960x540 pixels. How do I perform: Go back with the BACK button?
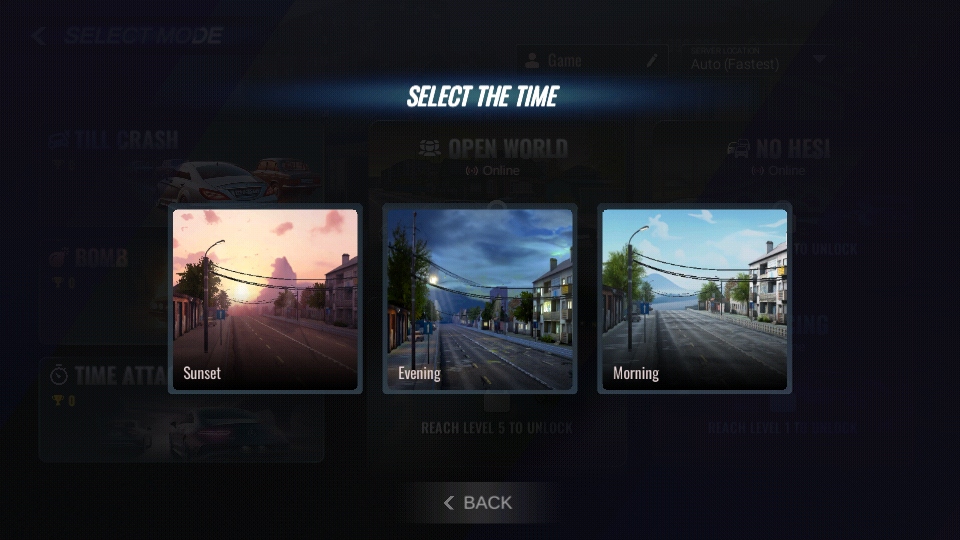point(478,503)
